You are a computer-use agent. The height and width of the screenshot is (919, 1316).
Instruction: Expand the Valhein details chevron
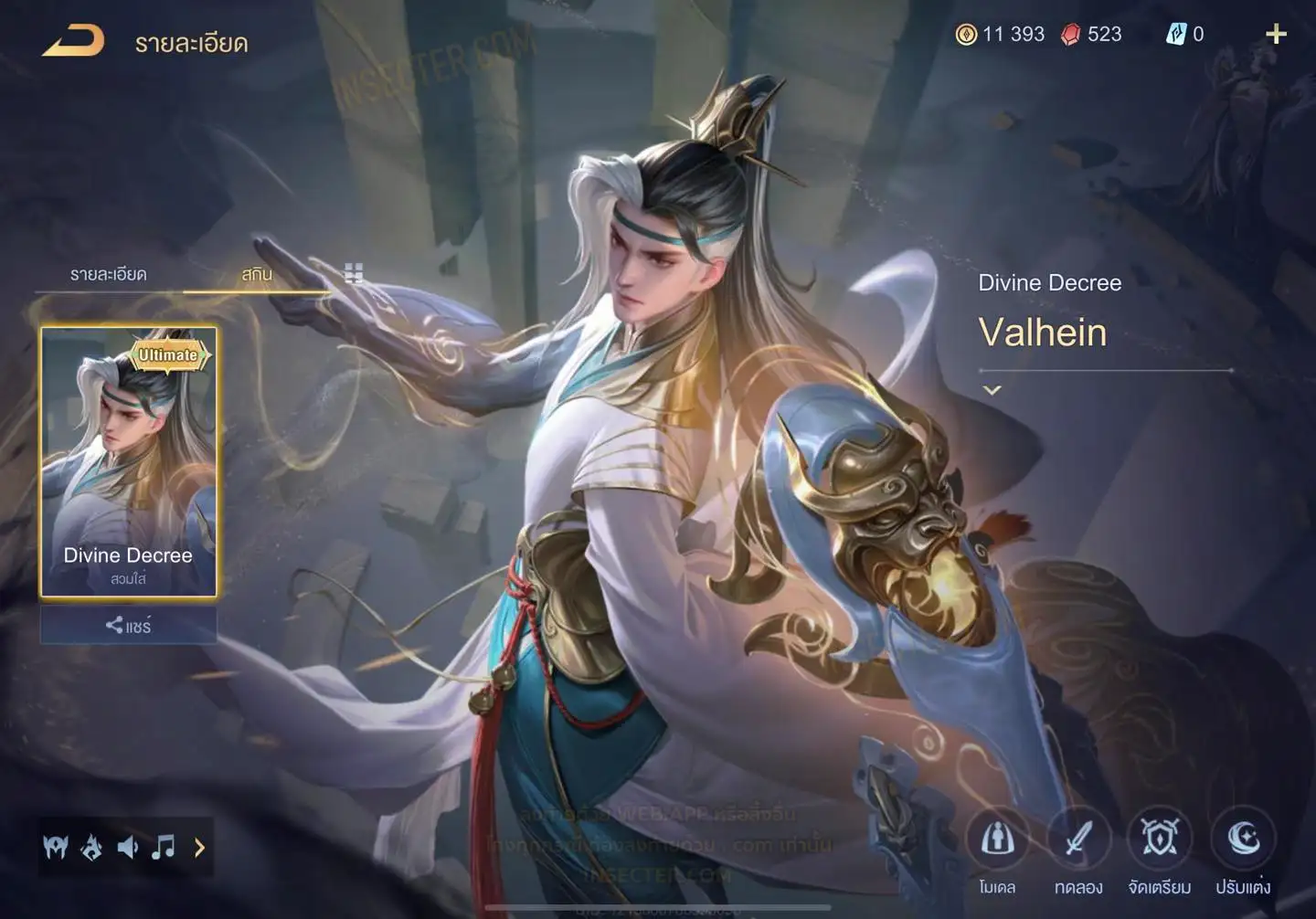click(x=992, y=390)
